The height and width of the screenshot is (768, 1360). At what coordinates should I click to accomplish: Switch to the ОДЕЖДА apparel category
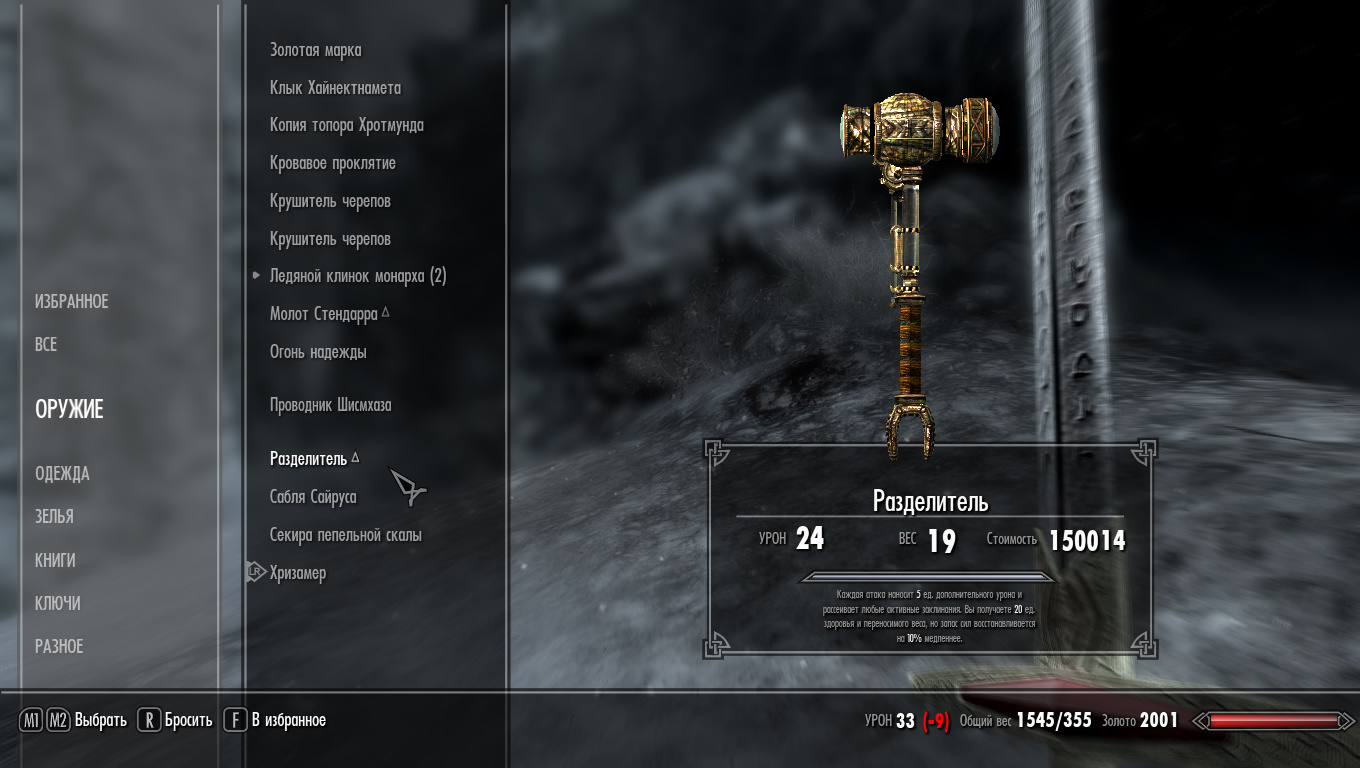pos(62,473)
